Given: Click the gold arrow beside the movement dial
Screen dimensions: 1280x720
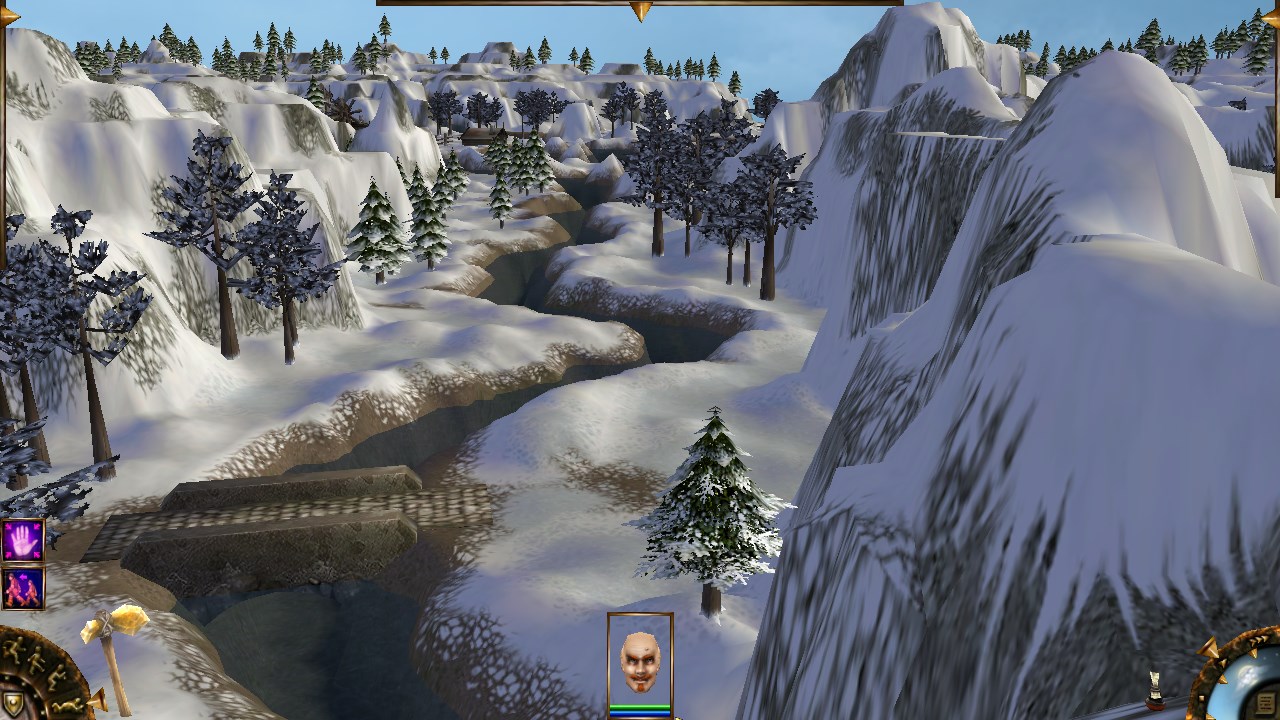Looking at the screenshot, I should tap(97, 701).
